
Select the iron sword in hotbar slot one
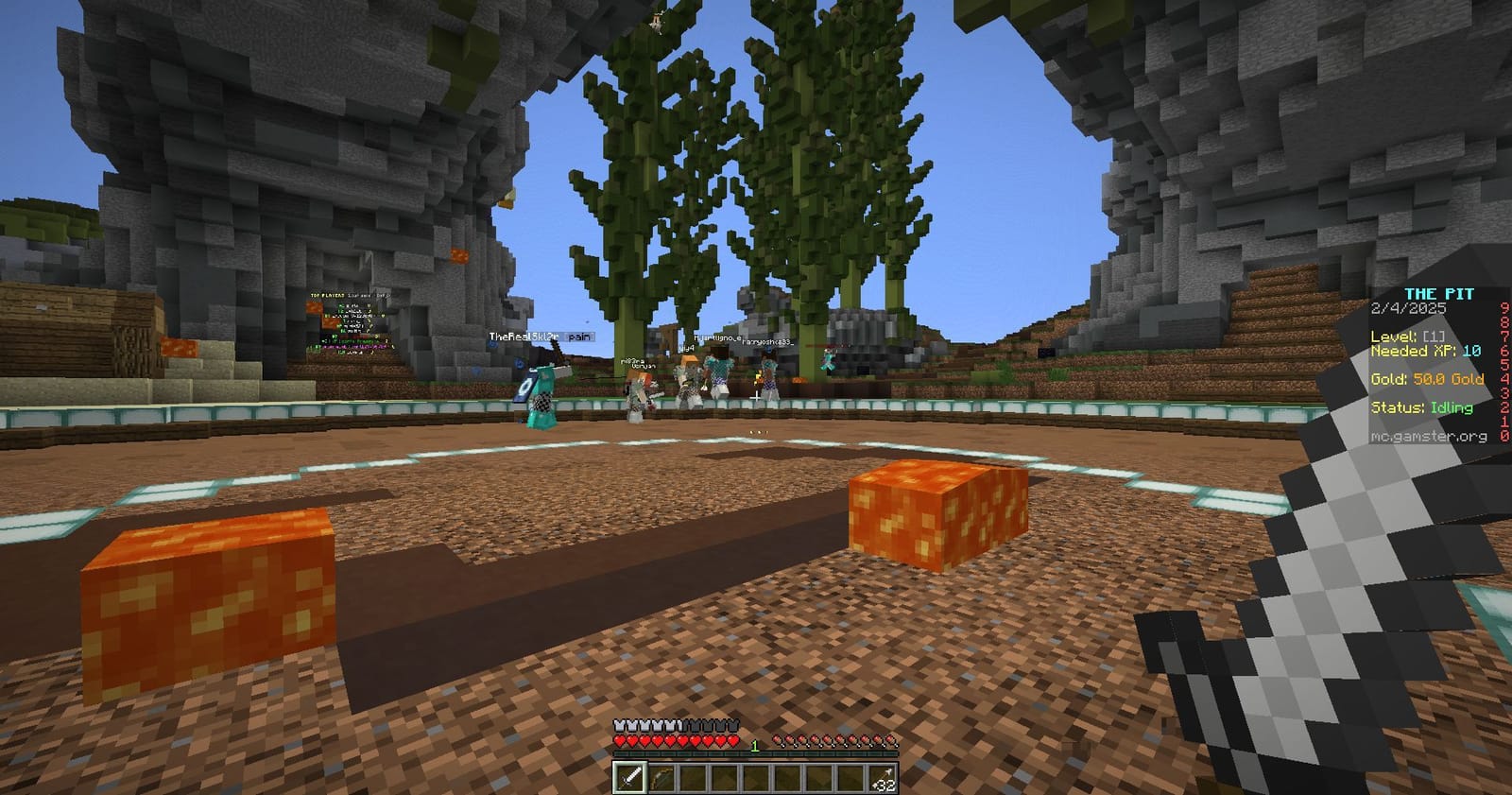click(x=632, y=777)
